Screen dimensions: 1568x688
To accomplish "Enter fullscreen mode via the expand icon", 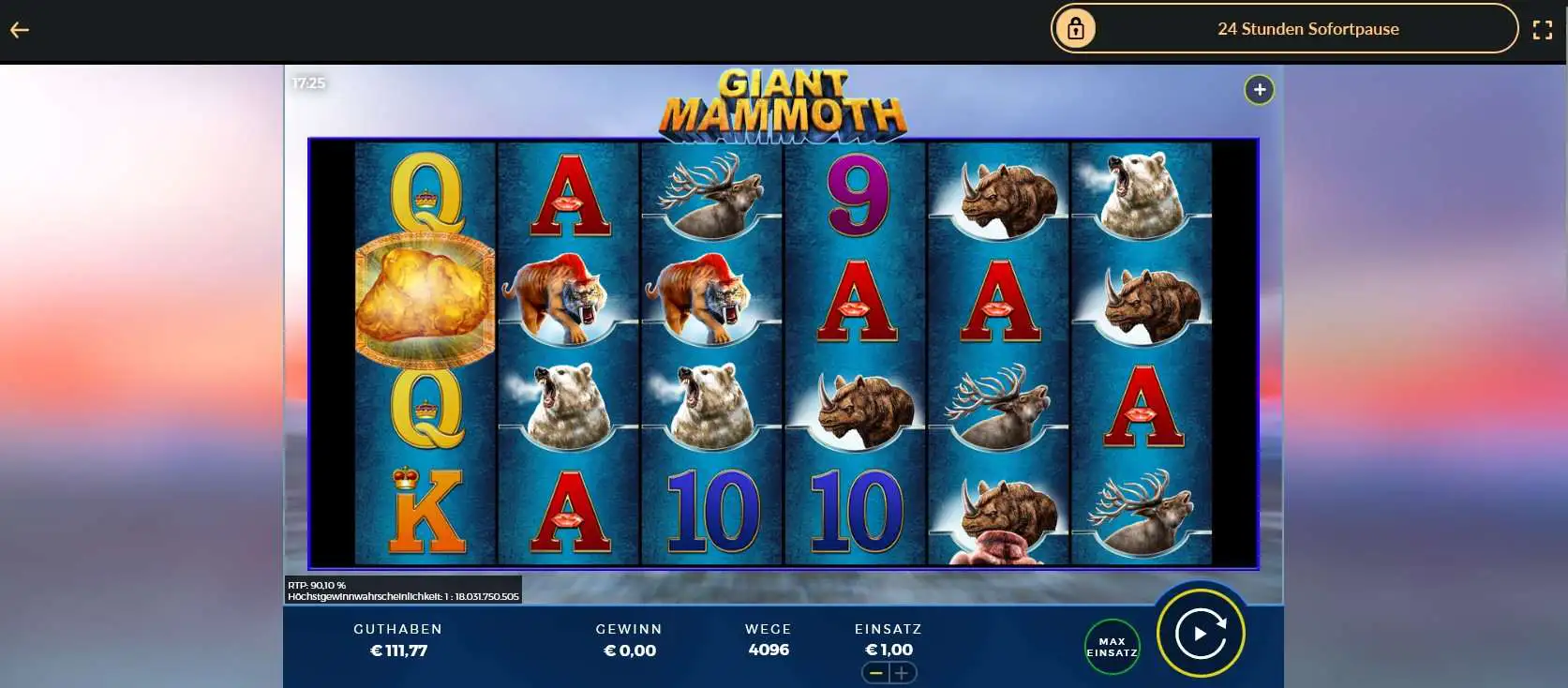I will [1543, 29].
